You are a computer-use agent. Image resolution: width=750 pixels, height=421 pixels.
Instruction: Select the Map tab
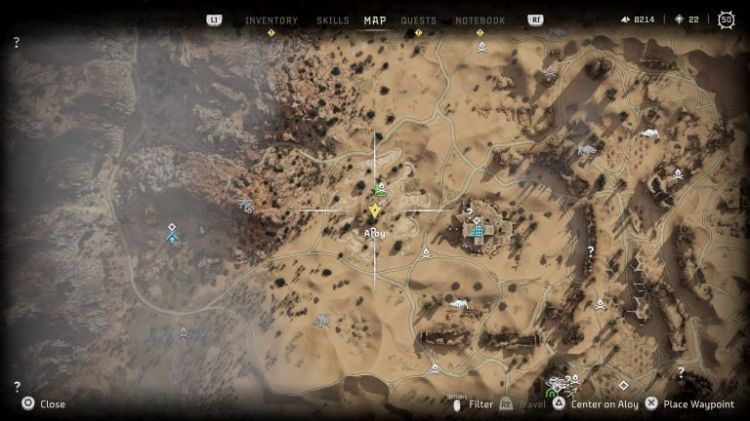[x=375, y=20]
